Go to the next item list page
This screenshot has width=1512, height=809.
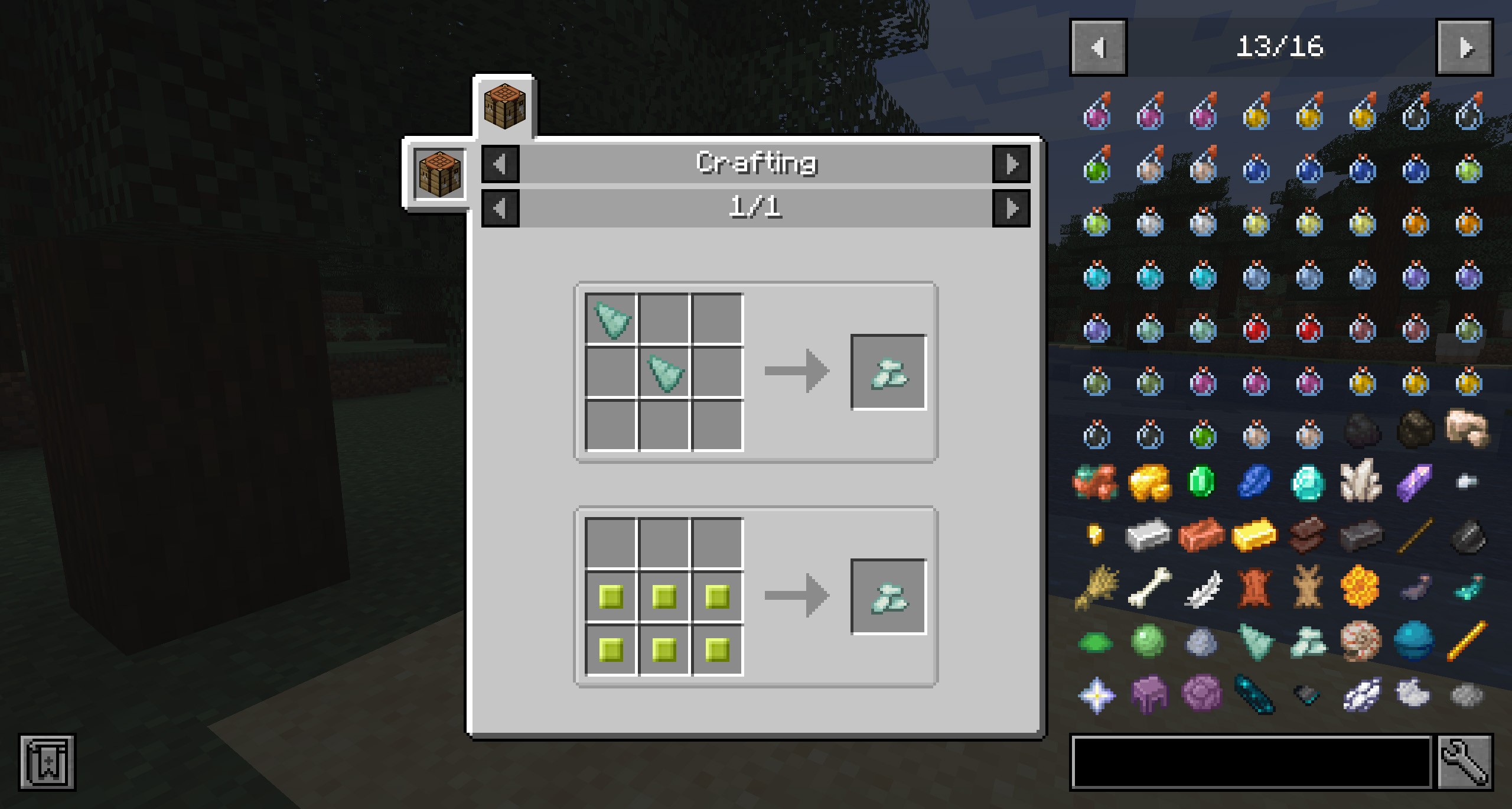[x=1464, y=47]
